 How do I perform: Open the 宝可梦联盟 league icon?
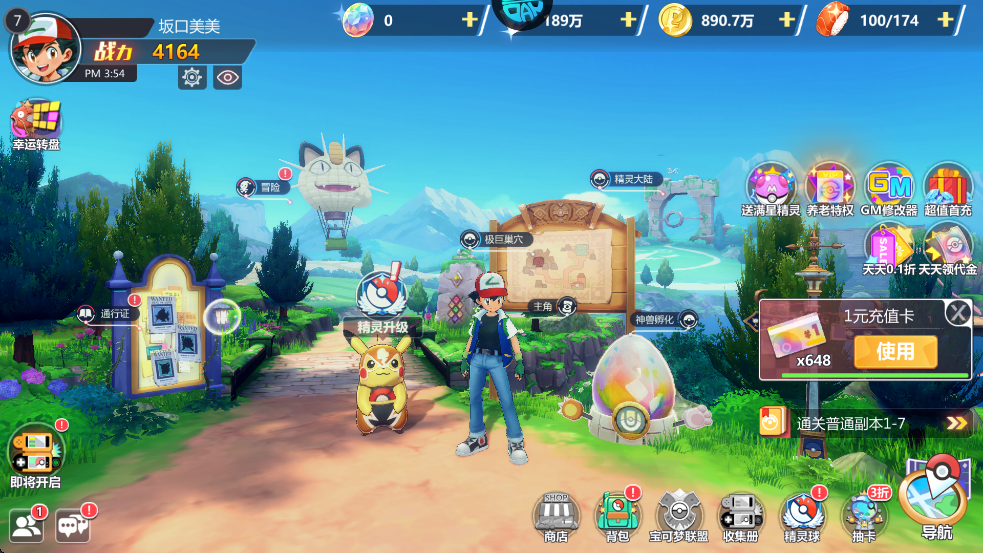[x=679, y=514]
